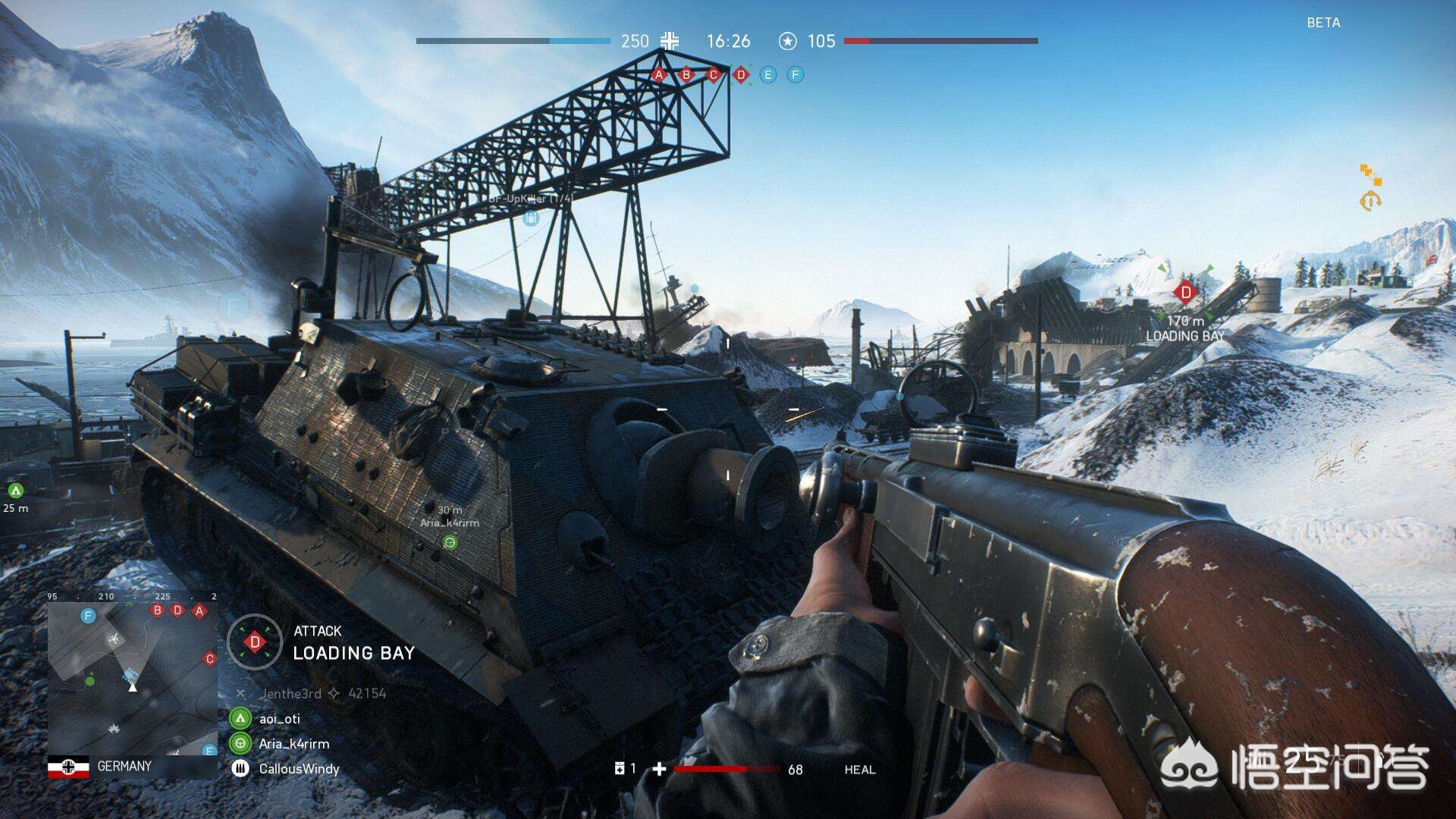Screen dimensions: 1456x819
Task: Select objective flag A in the top bar
Action: pyautogui.click(x=659, y=74)
